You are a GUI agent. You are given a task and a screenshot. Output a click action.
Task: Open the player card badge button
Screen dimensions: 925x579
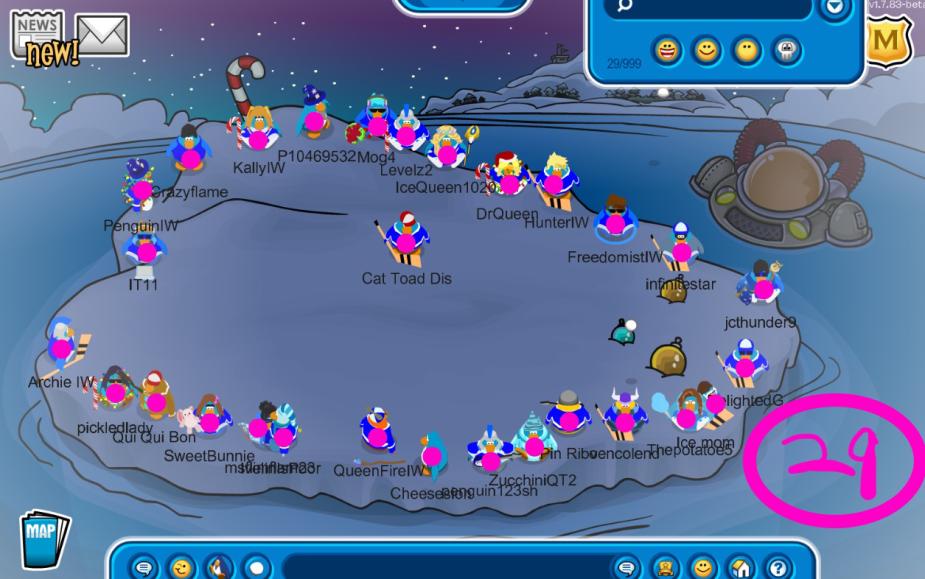(665, 567)
